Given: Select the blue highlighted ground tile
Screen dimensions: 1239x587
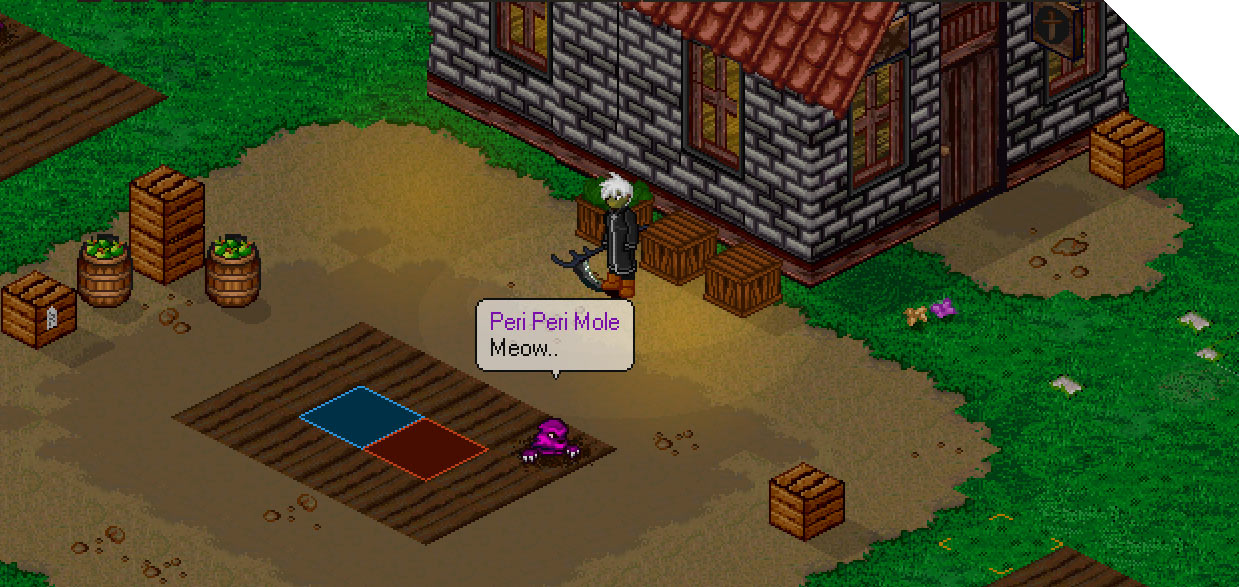Looking at the screenshot, I should [x=362, y=416].
